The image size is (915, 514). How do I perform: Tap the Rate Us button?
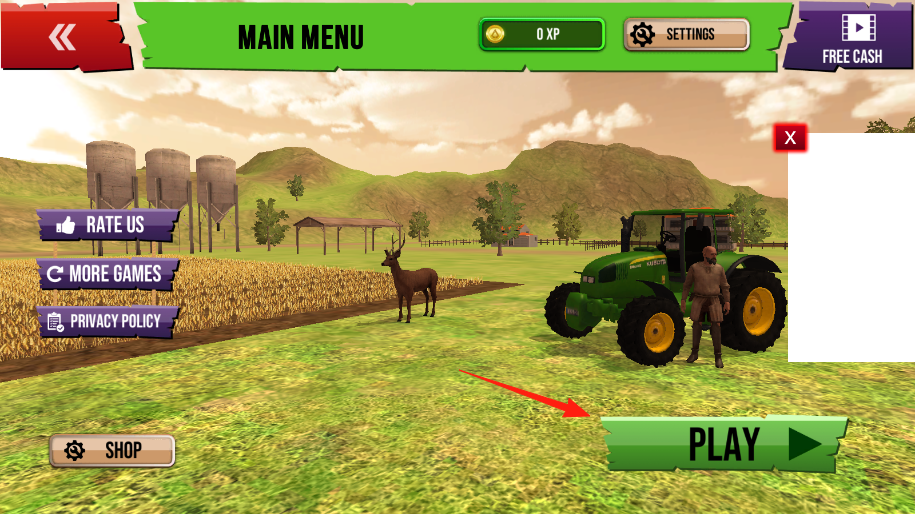[108, 225]
